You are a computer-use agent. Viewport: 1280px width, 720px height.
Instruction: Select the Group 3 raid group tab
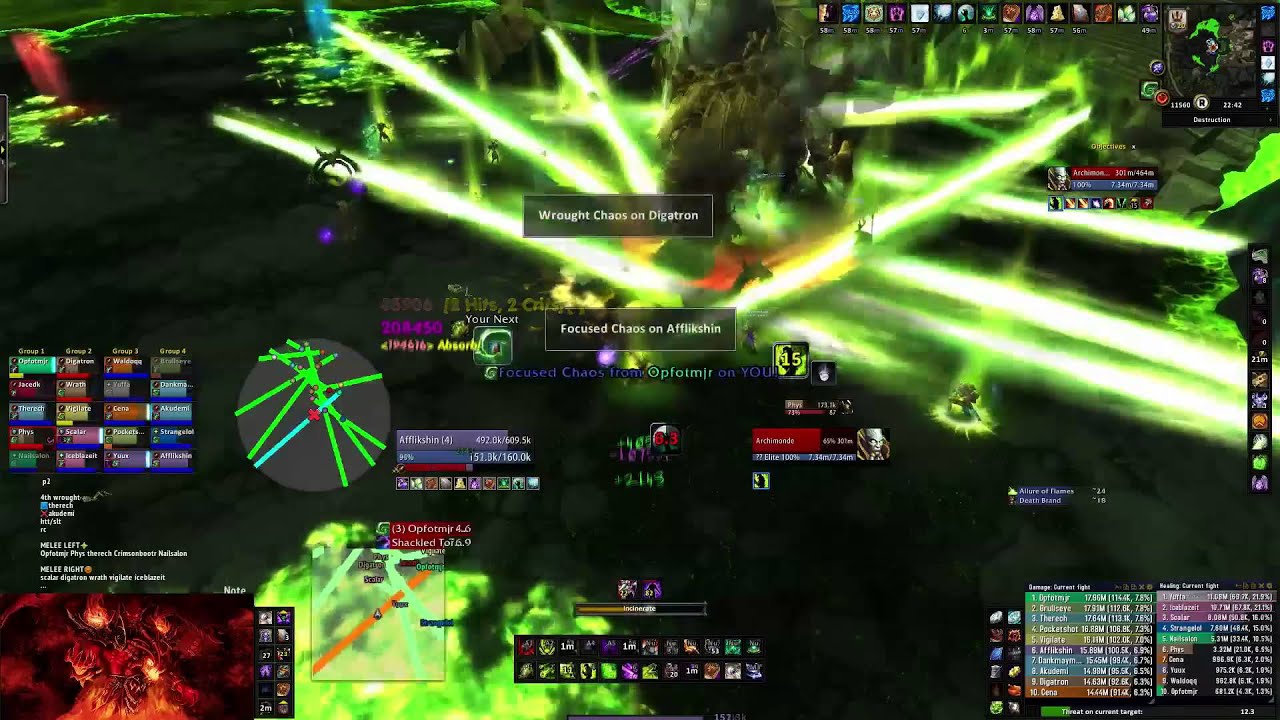click(125, 351)
